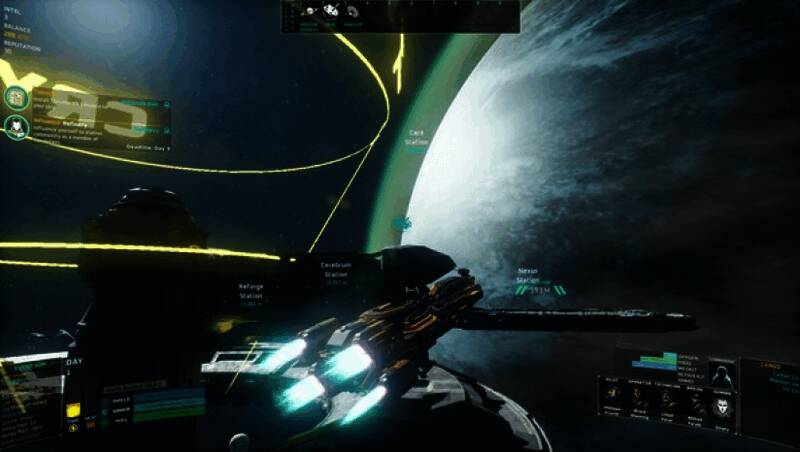
Task: Select the first mission objective icon
Action: point(15,97)
